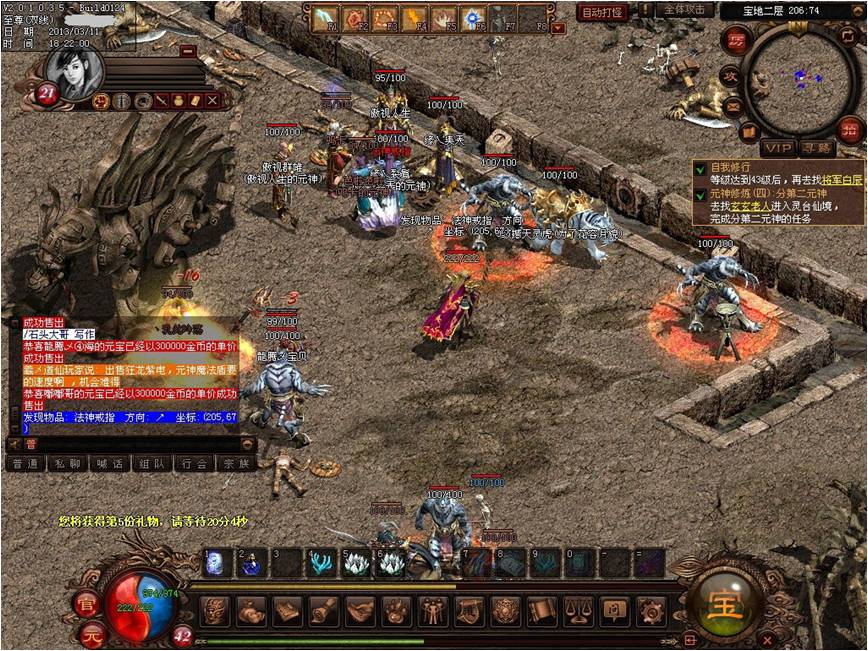Activate the F1 skill icon
The width and height of the screenshot is (868, 651).
(325, 18)
